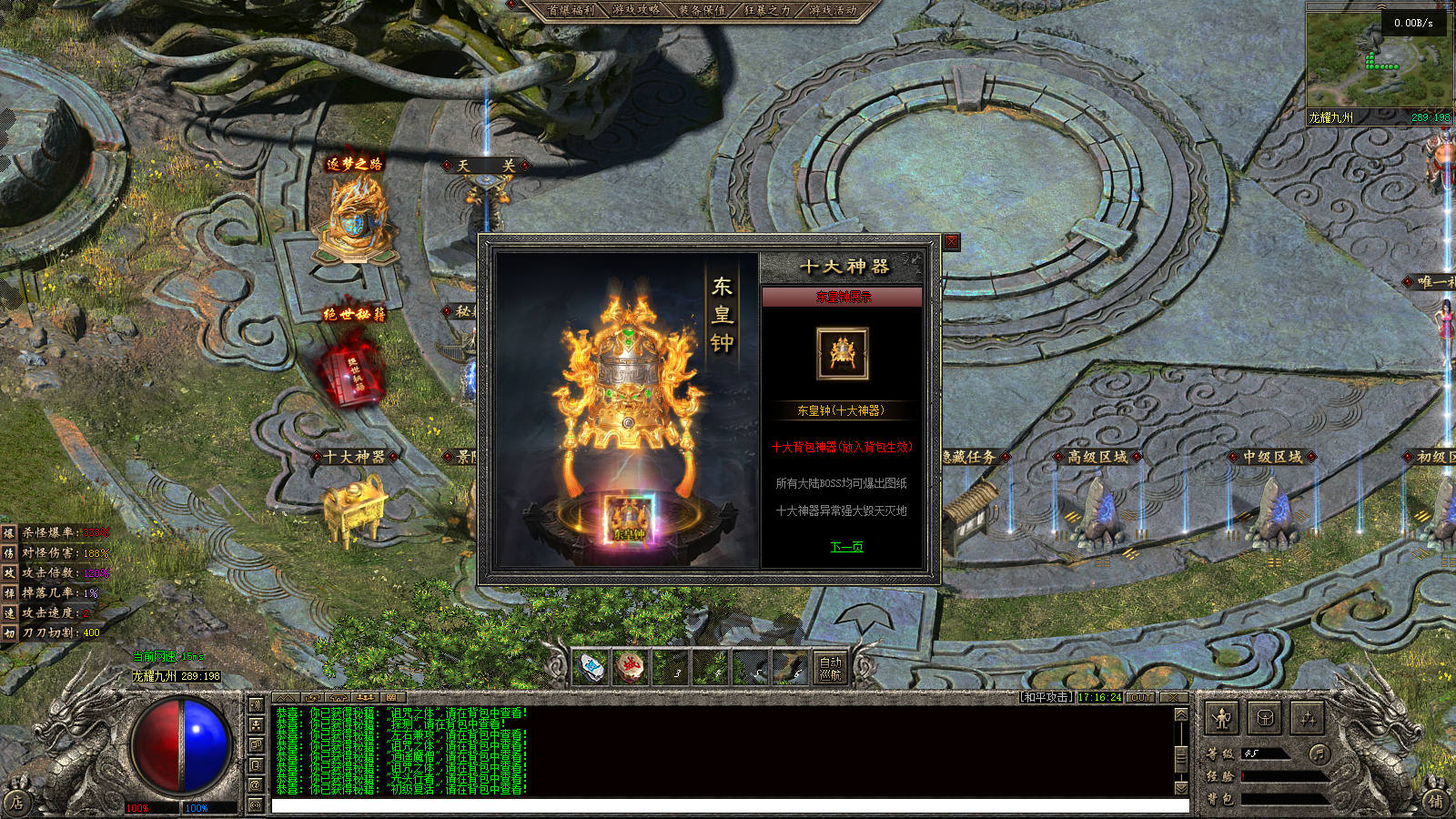Open the skills sparkle icon
Image resolution: width=1456 pixels, height=819 pixels.
[x=1308, y=719]
